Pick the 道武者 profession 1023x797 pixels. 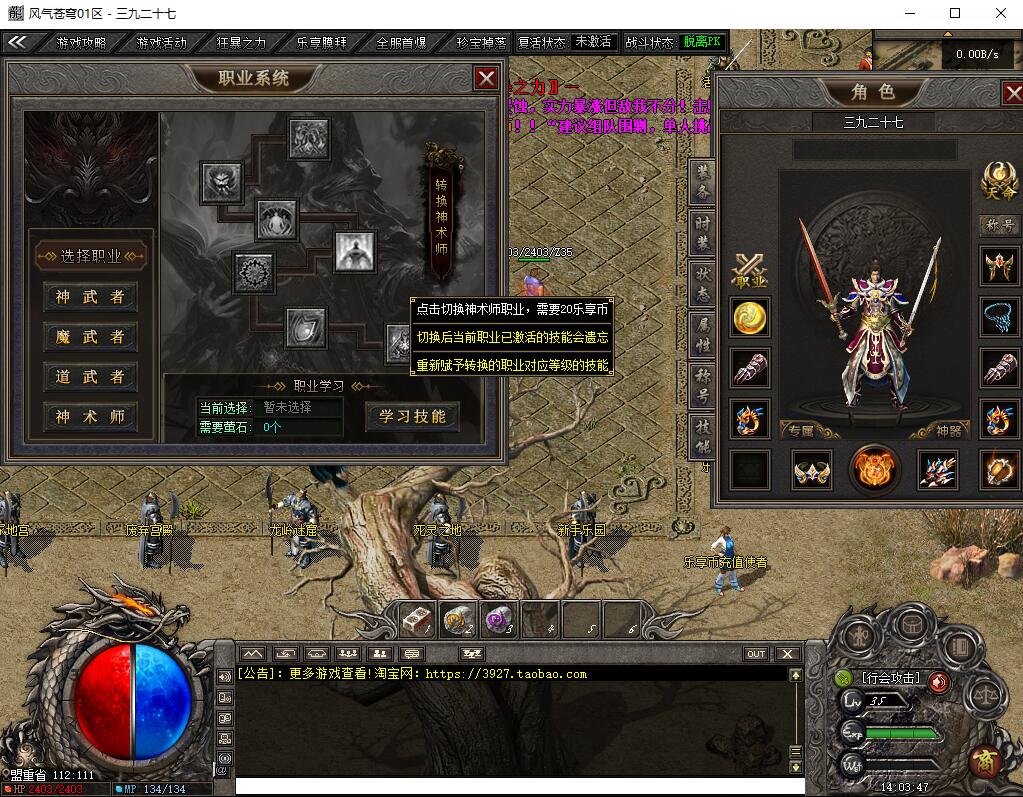click(90, 377)
